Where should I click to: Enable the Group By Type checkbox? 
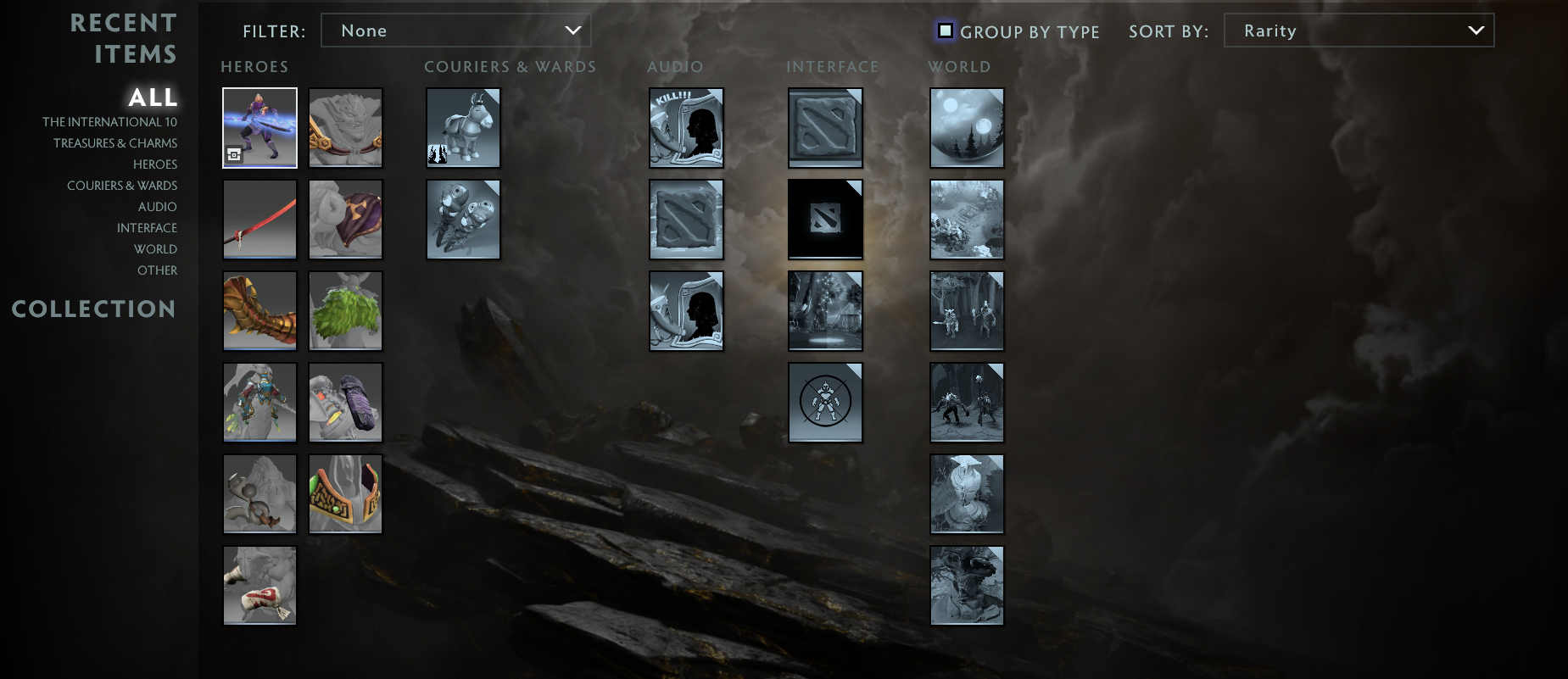pyautogui.click(x=945, y=30)
